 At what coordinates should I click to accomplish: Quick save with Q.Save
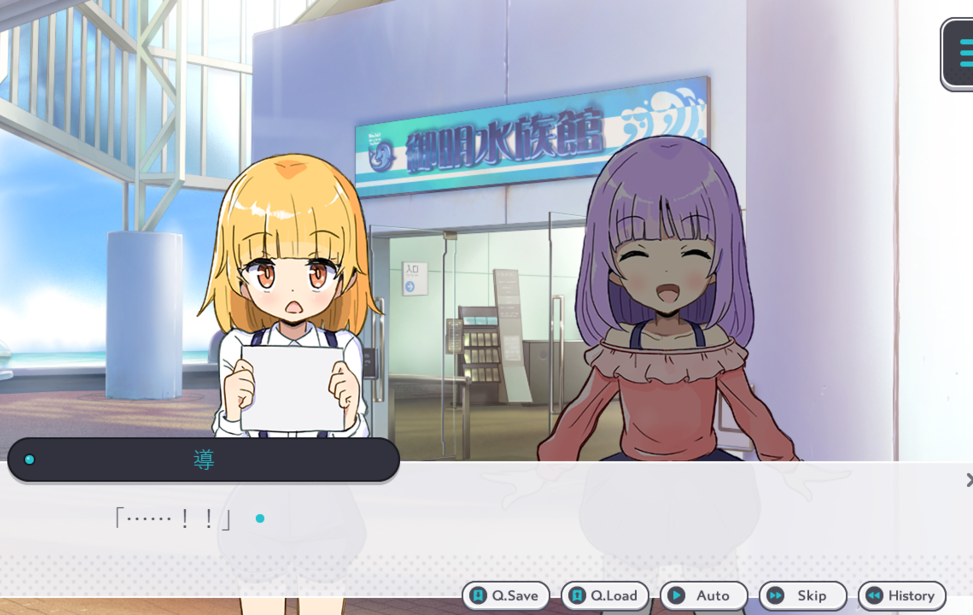pyautogui.click(x=506, y=595)
